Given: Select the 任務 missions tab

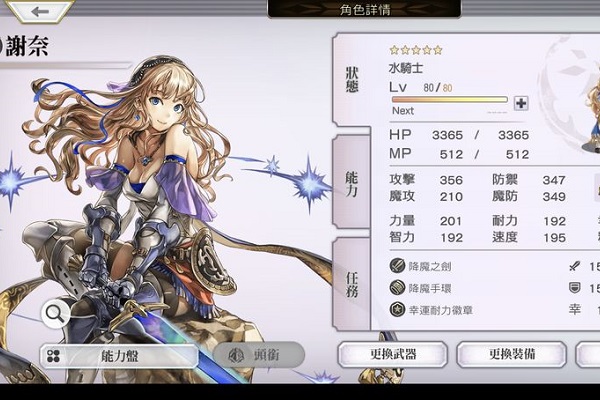Looking at the screenshot, I should pyautogui.click(x=353, y=283).
